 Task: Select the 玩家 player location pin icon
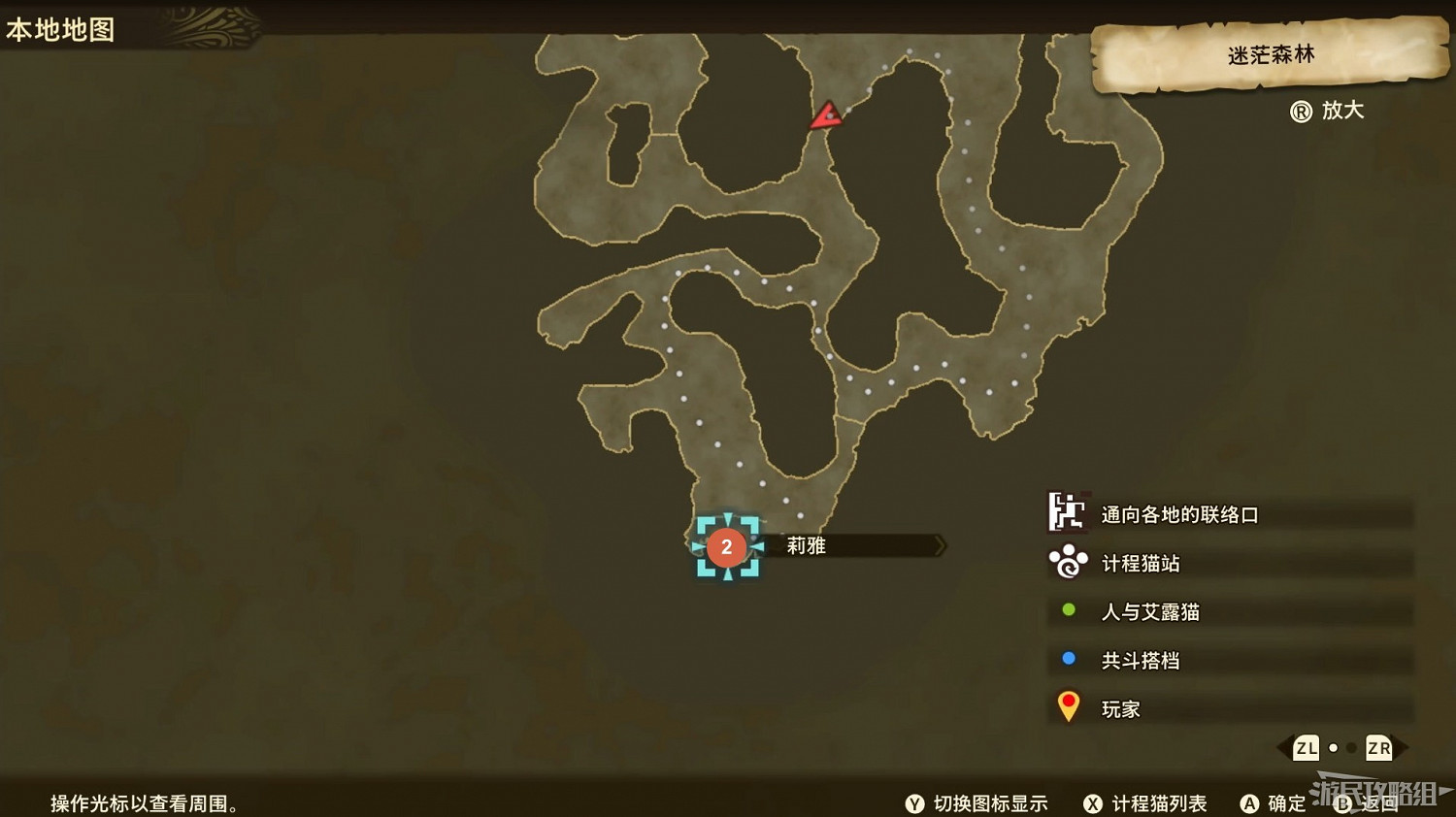click(x=1069, y=706)
